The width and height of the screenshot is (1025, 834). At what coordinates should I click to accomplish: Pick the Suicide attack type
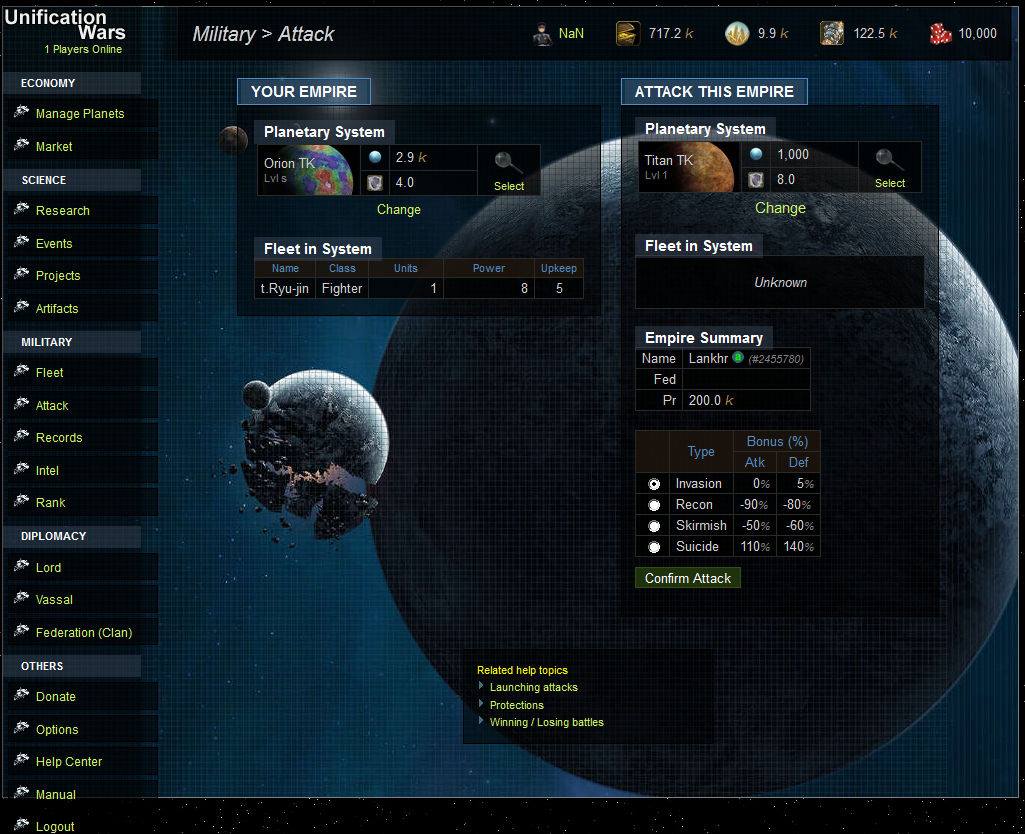654,547
